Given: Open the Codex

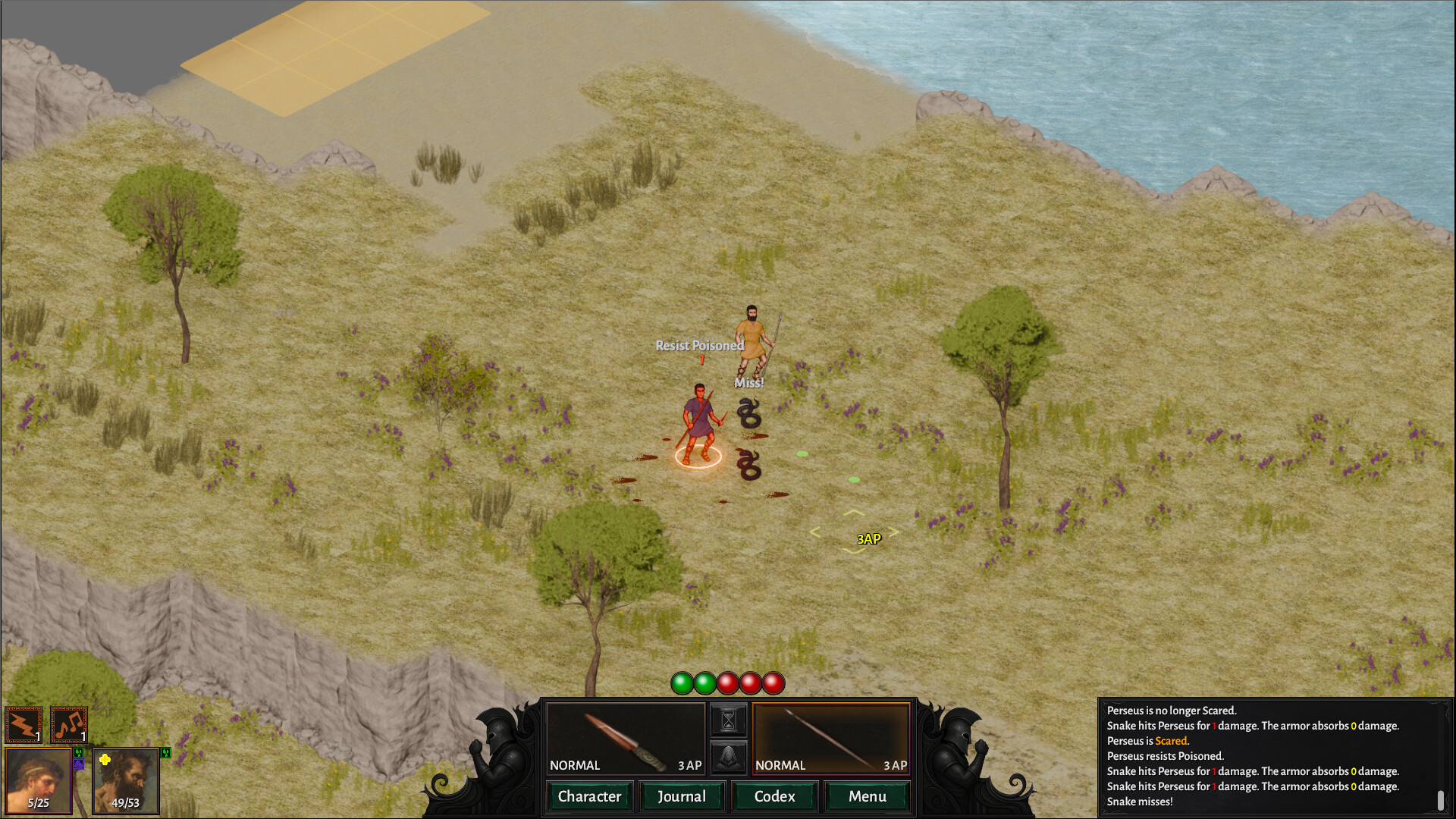Looking at the screenshot, I should [x=774, y=796].
